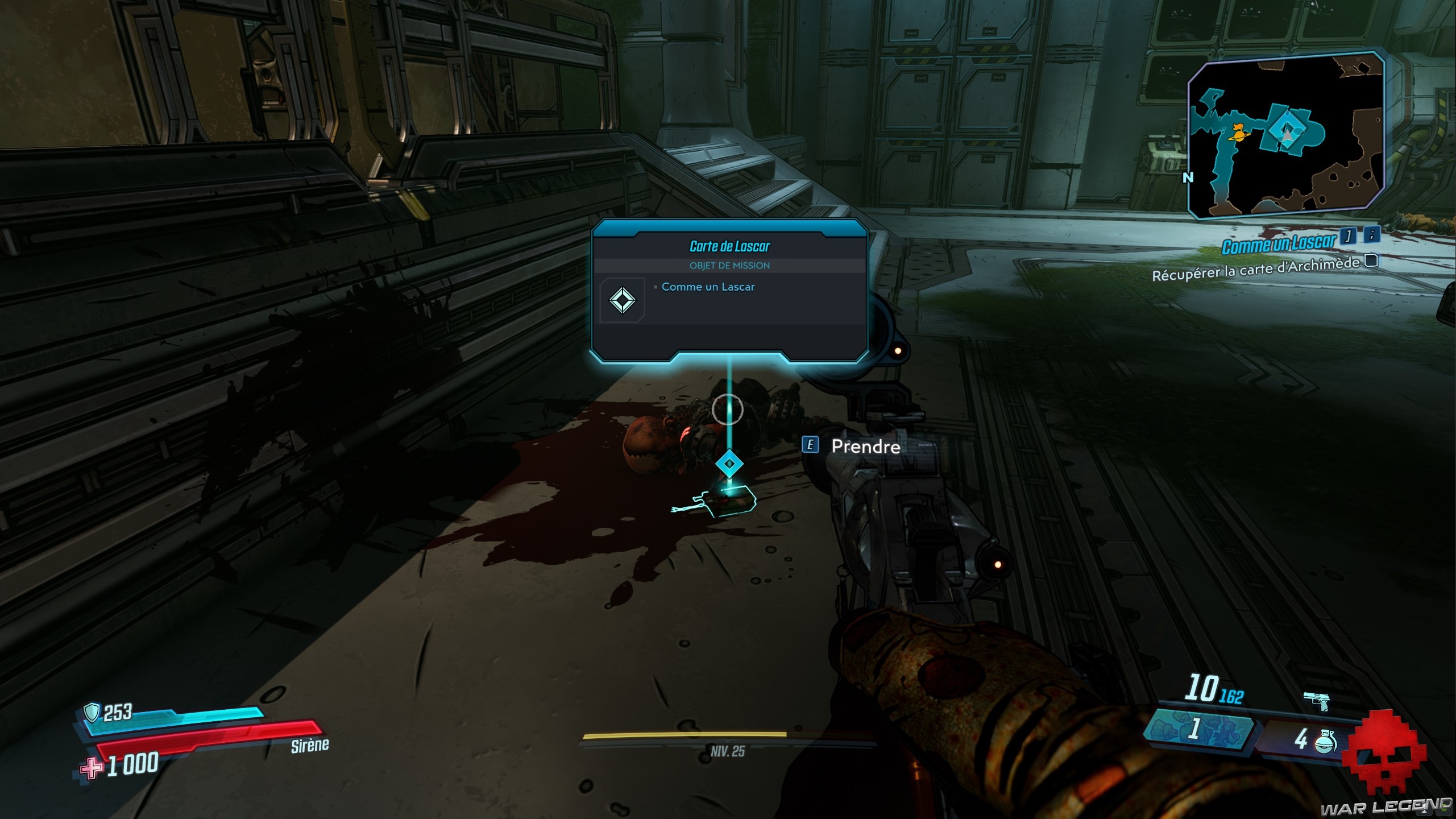
Task: Click the diamond waypoint marker above the card
Action: (x=729, y=464)
